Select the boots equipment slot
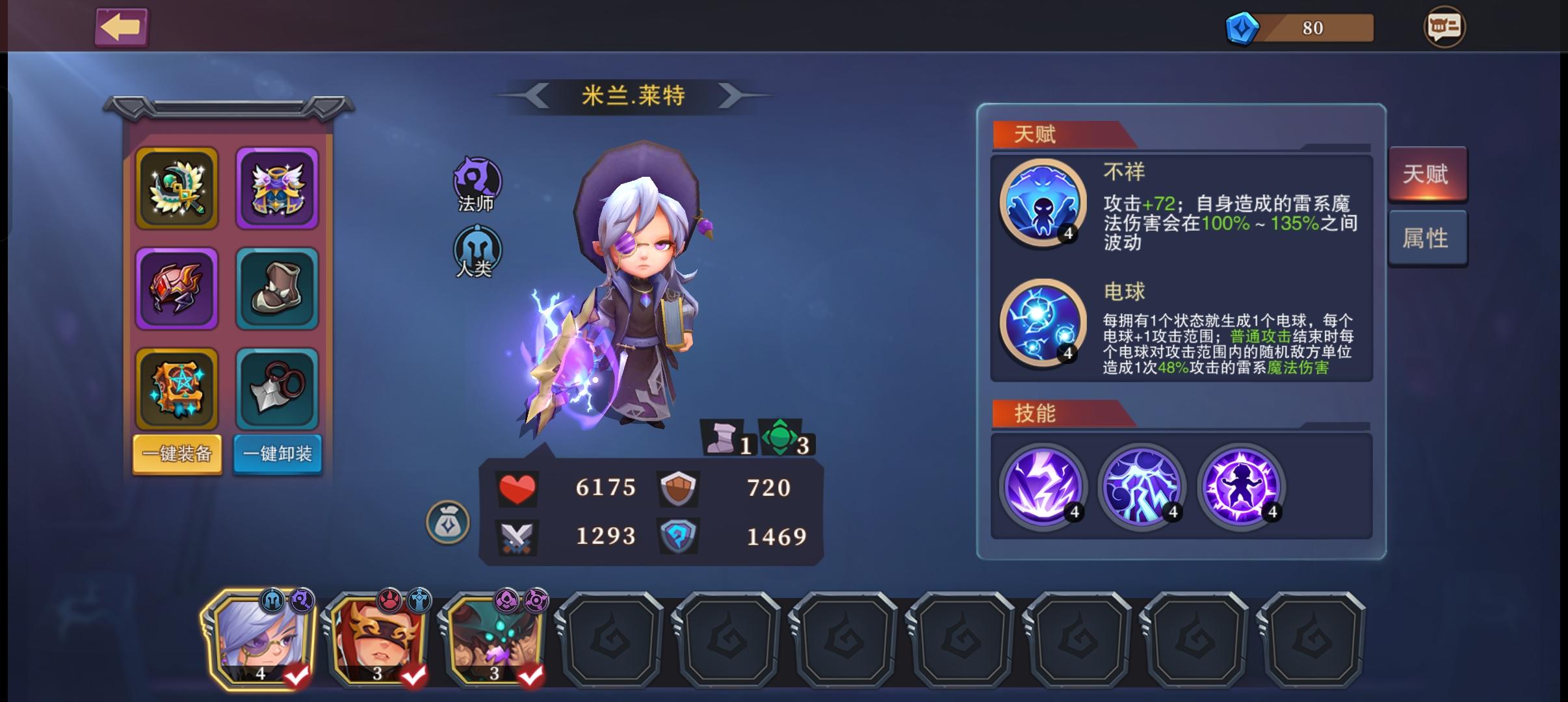The image size is (1568, 702). tap(277, 288)
